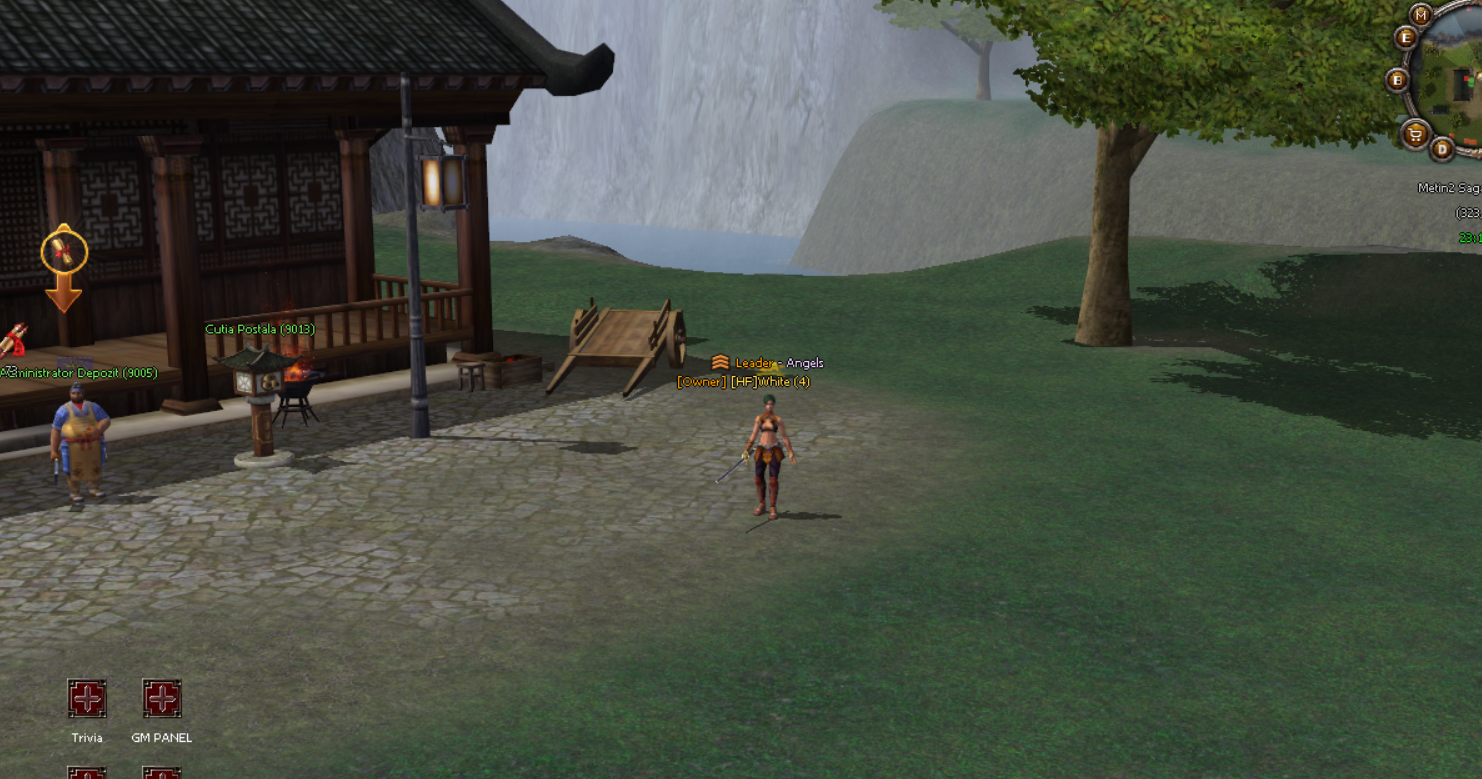Screen dimensions: 1482x779
Task: Open the item shop cart button
Action: [x=1414, y=133]
